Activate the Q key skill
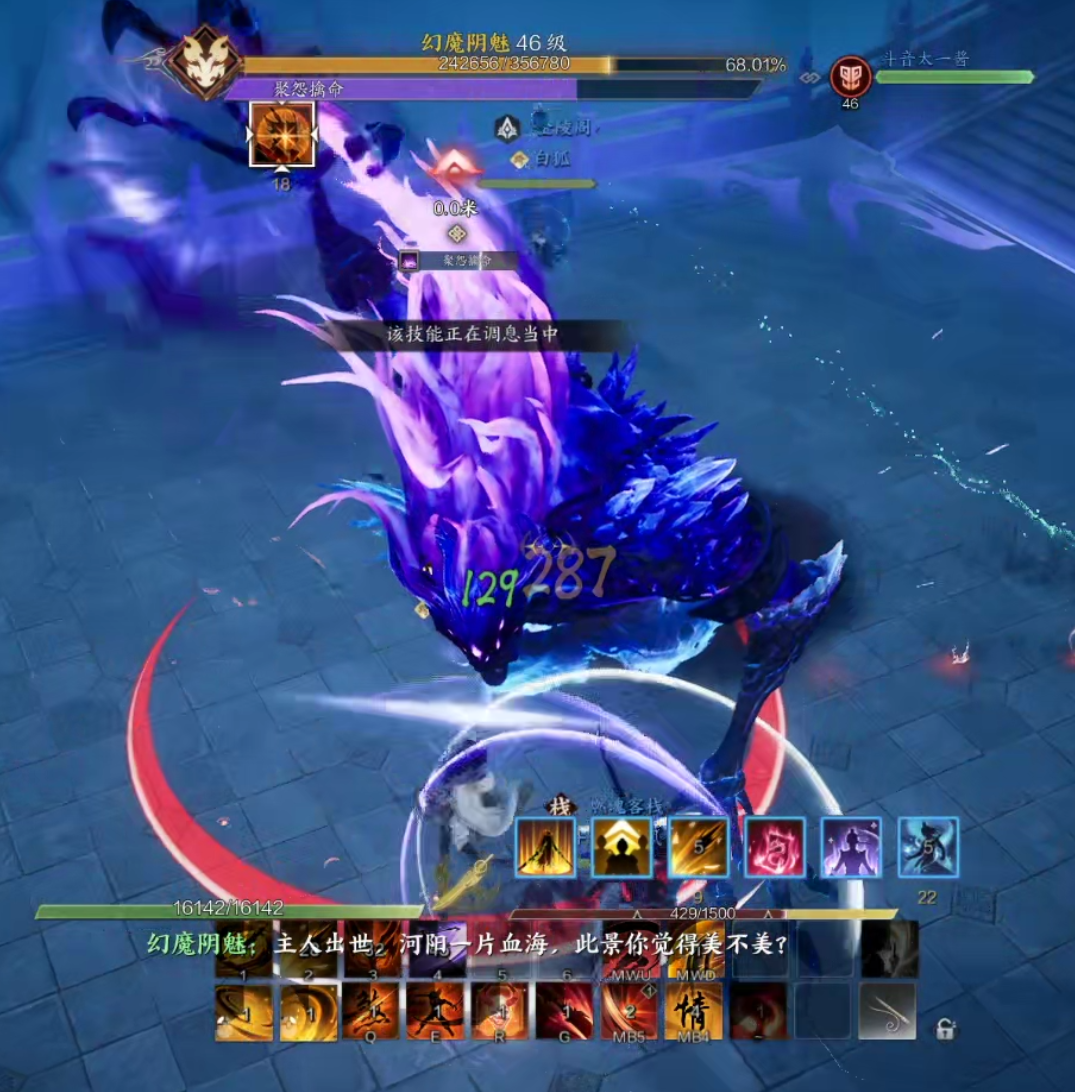 pos(372,1011)
